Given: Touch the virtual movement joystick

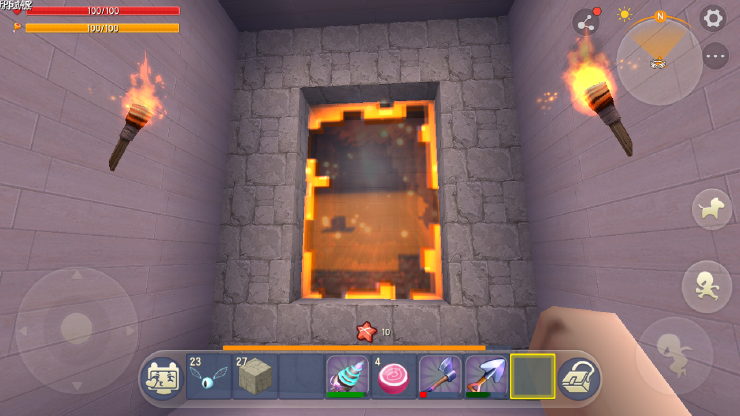Looking at the screenshot, I should coord(77,328).
